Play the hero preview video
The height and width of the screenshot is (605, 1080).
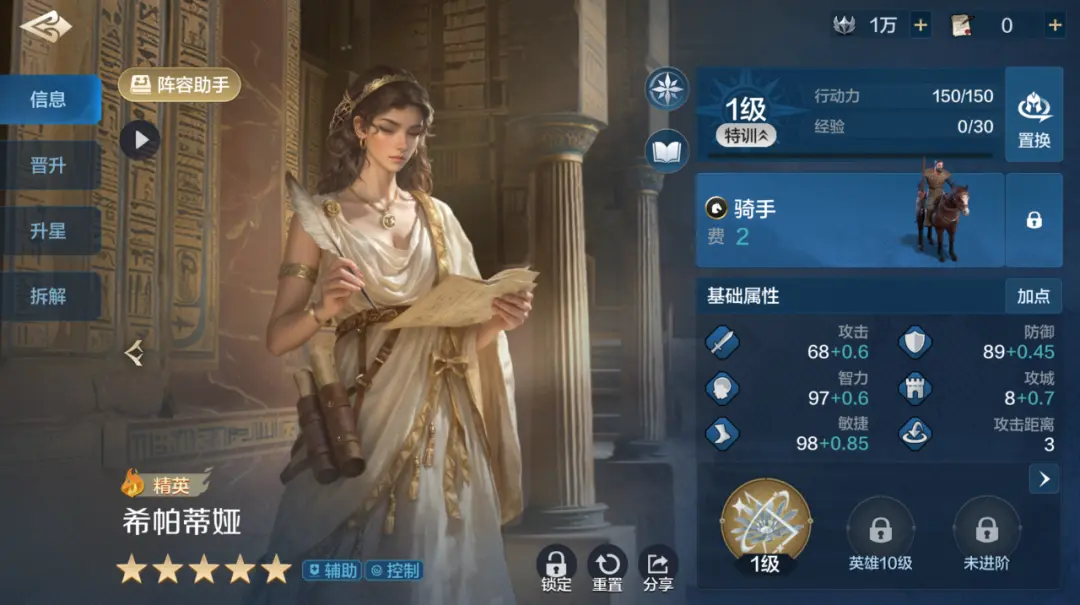coord(140,139)
